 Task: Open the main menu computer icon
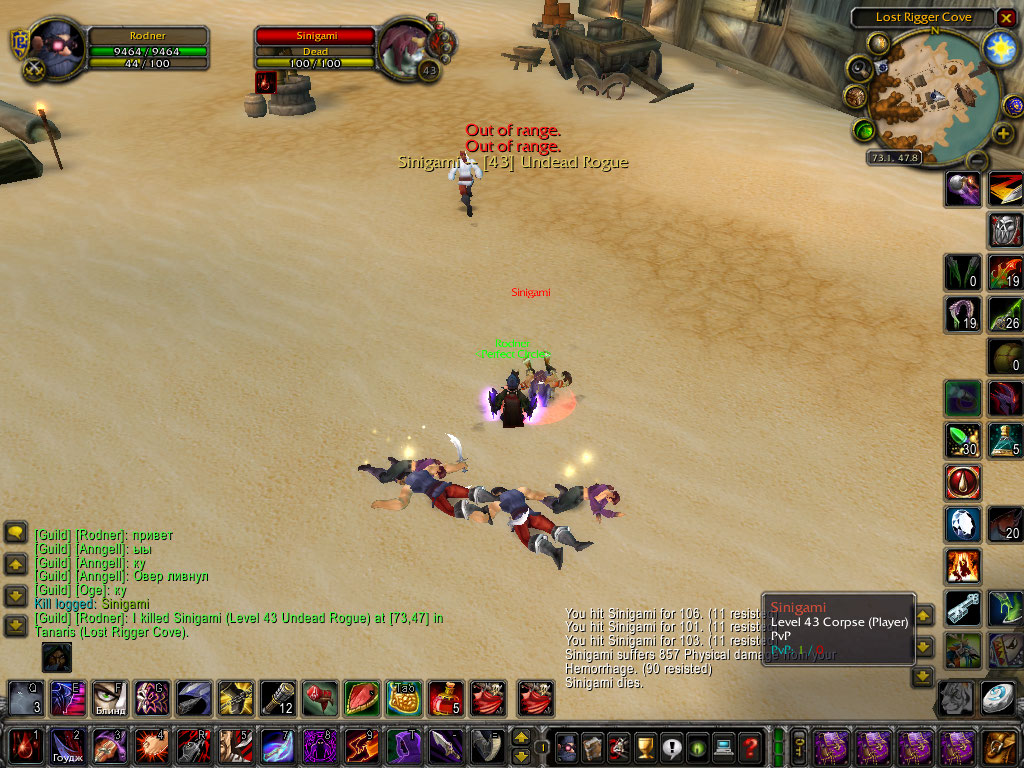[x=724, y=746]
